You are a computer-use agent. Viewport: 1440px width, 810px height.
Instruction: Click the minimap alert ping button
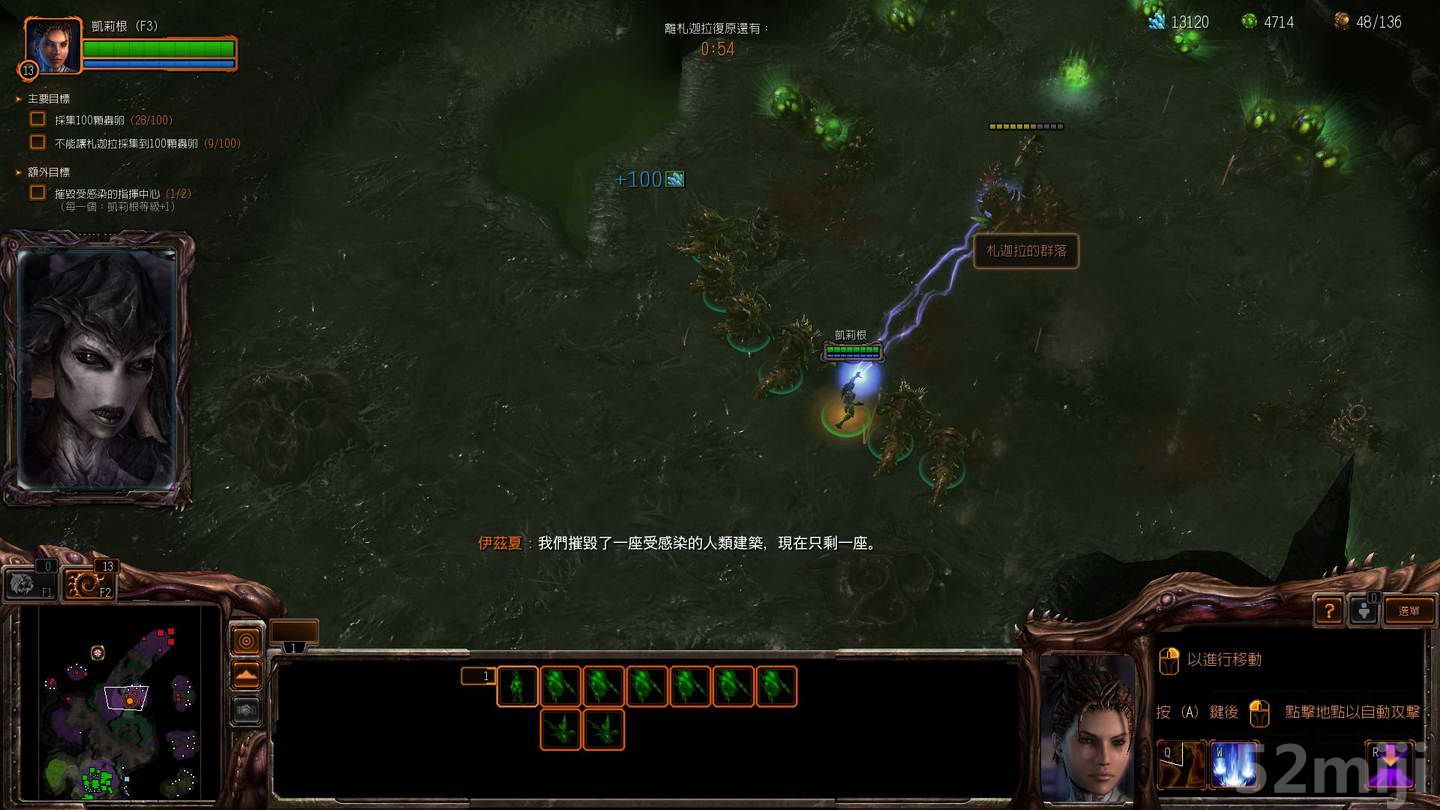click(x=245, y=643)
